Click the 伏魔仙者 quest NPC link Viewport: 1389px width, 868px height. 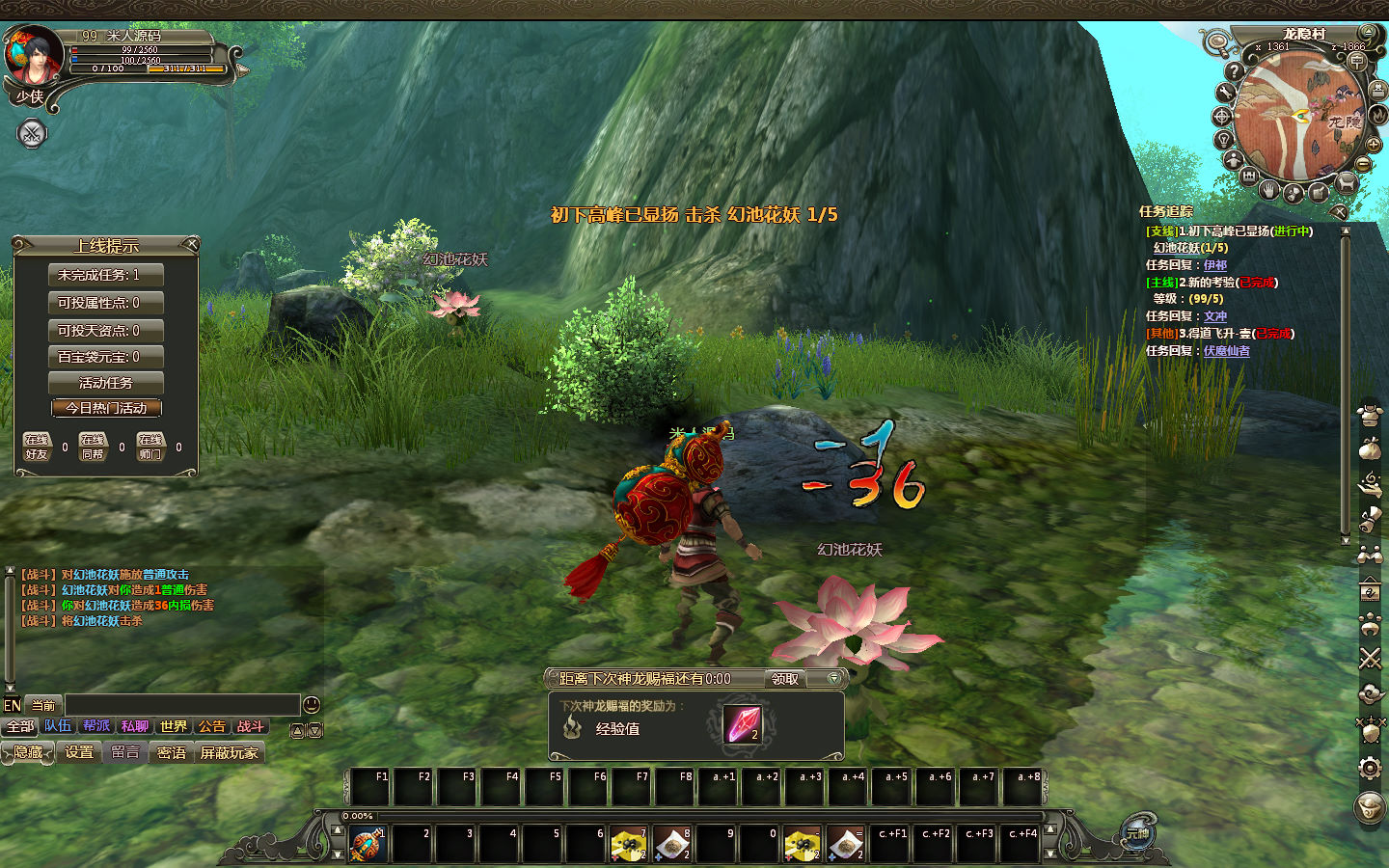[x=1226, y=351]
